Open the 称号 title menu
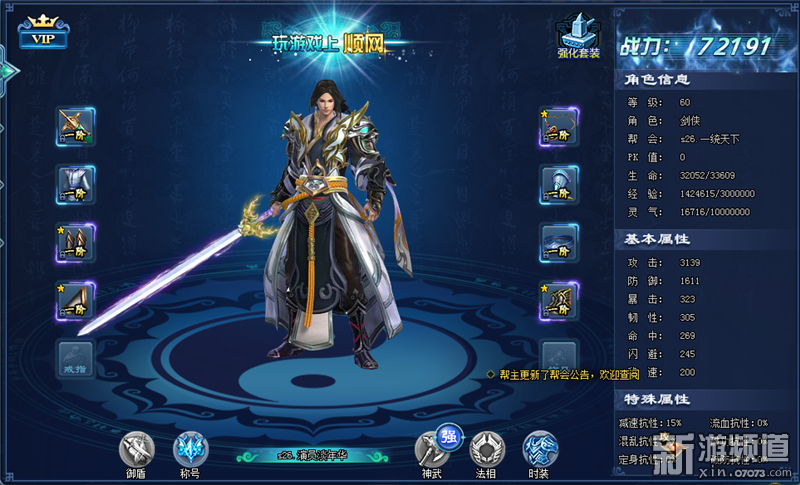800x485 pixels. coord(190,452)
